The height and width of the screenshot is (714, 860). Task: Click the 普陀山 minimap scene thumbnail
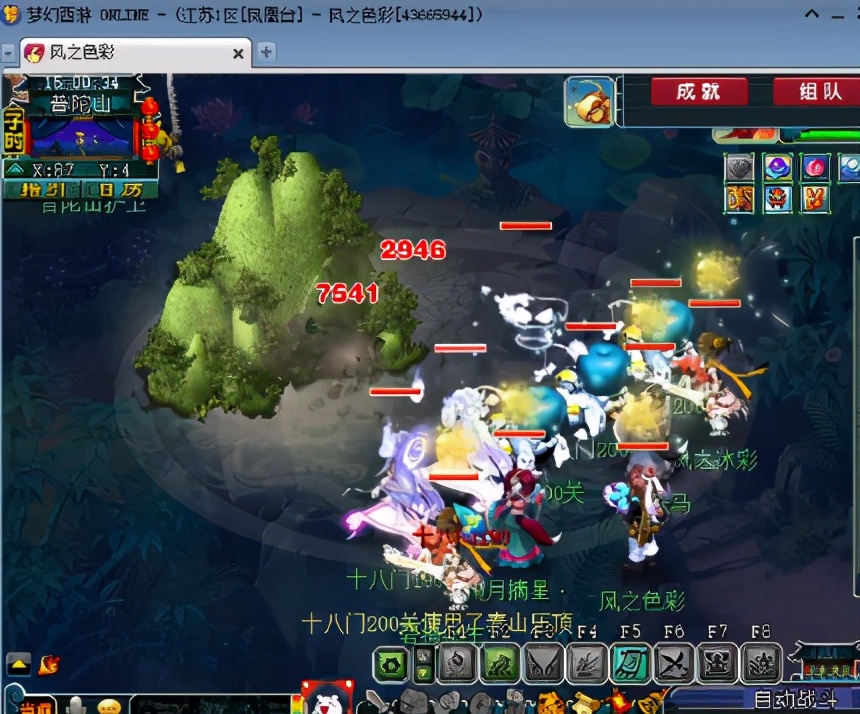[82, 137]
